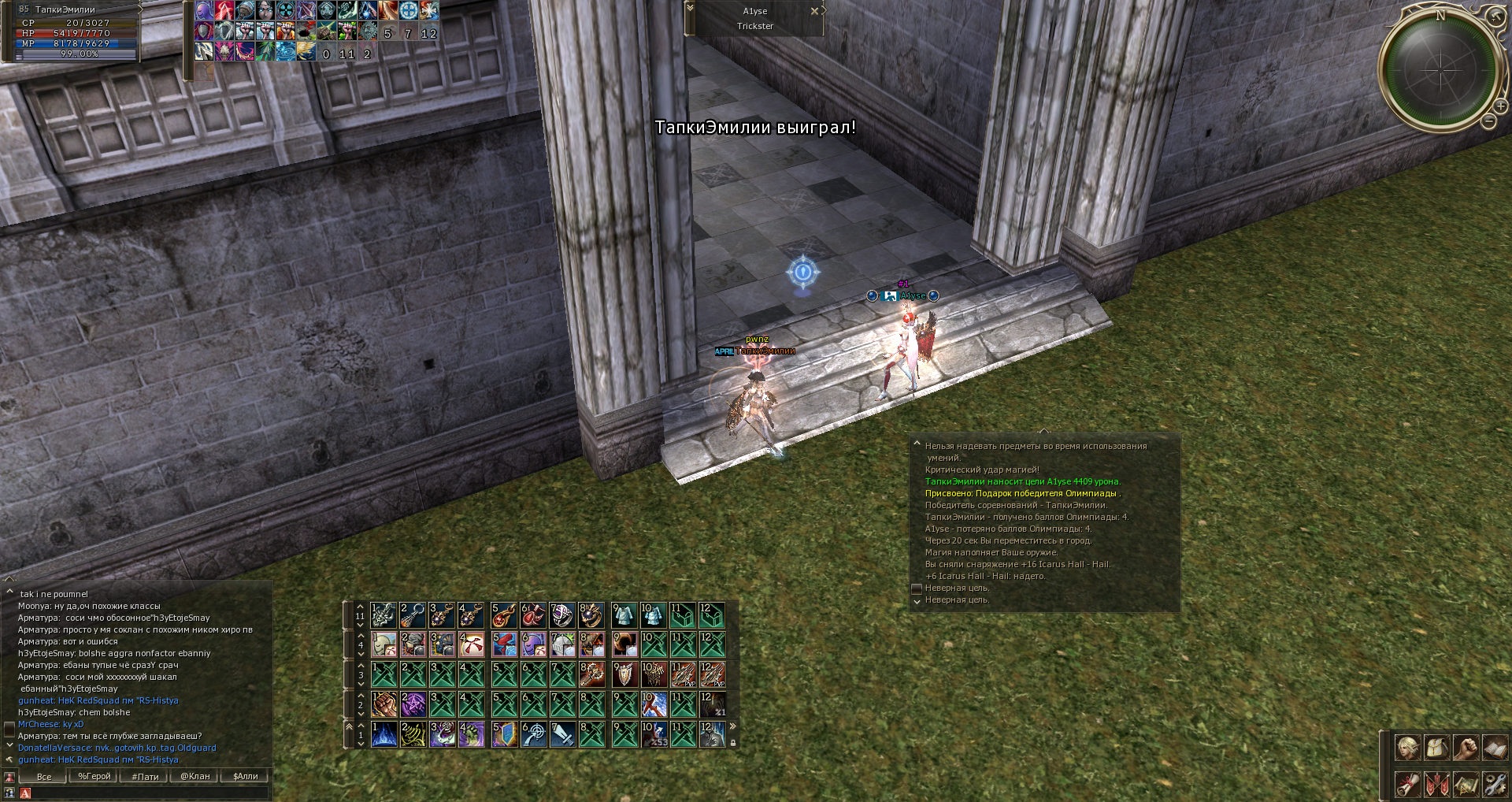Activate the blue shield skill icon
This screenshot has height=802, width=1512.
(504, 734)
